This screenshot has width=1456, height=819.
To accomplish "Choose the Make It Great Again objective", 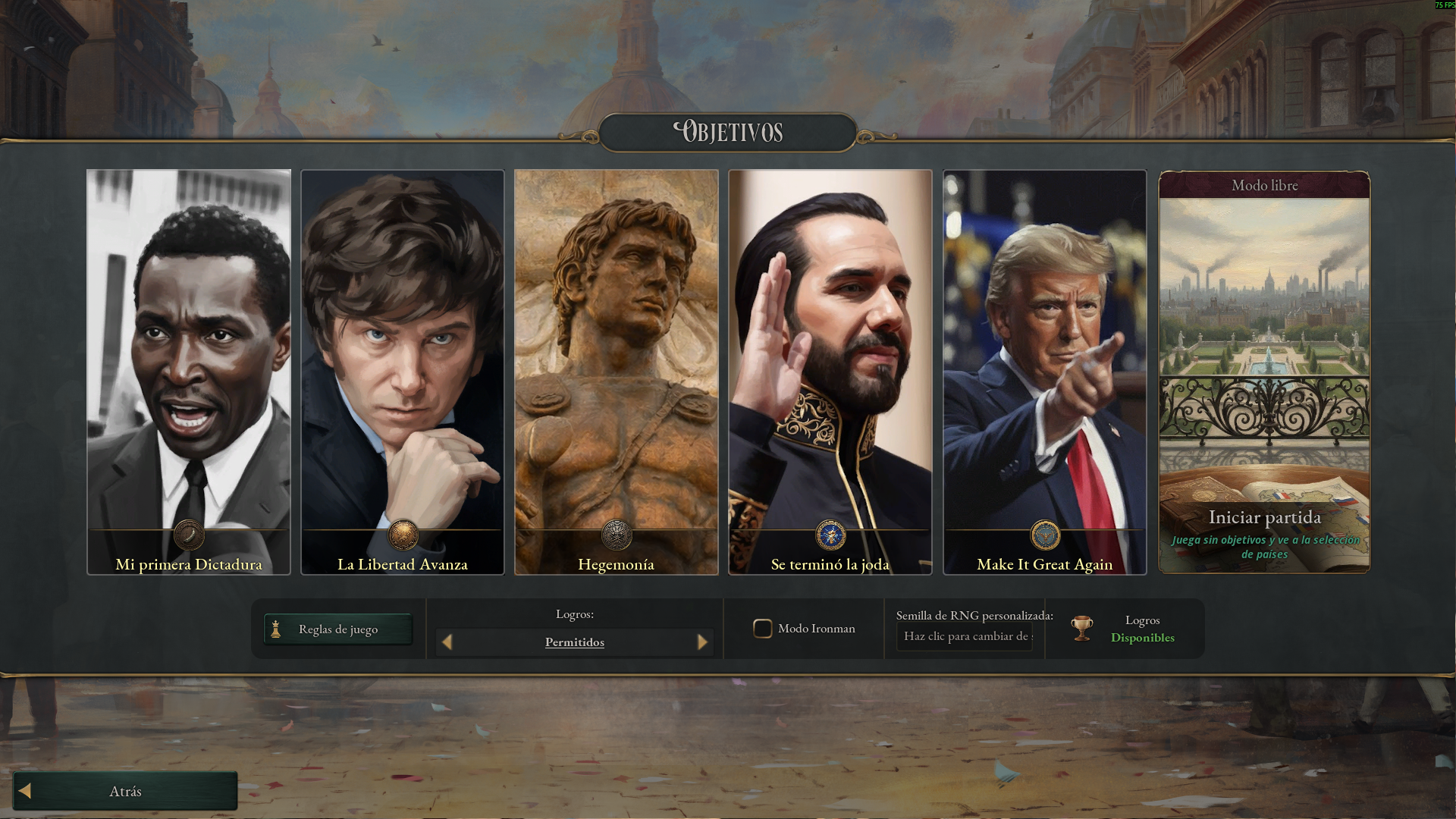I will pyautogui.click(x=1044, y=372).
